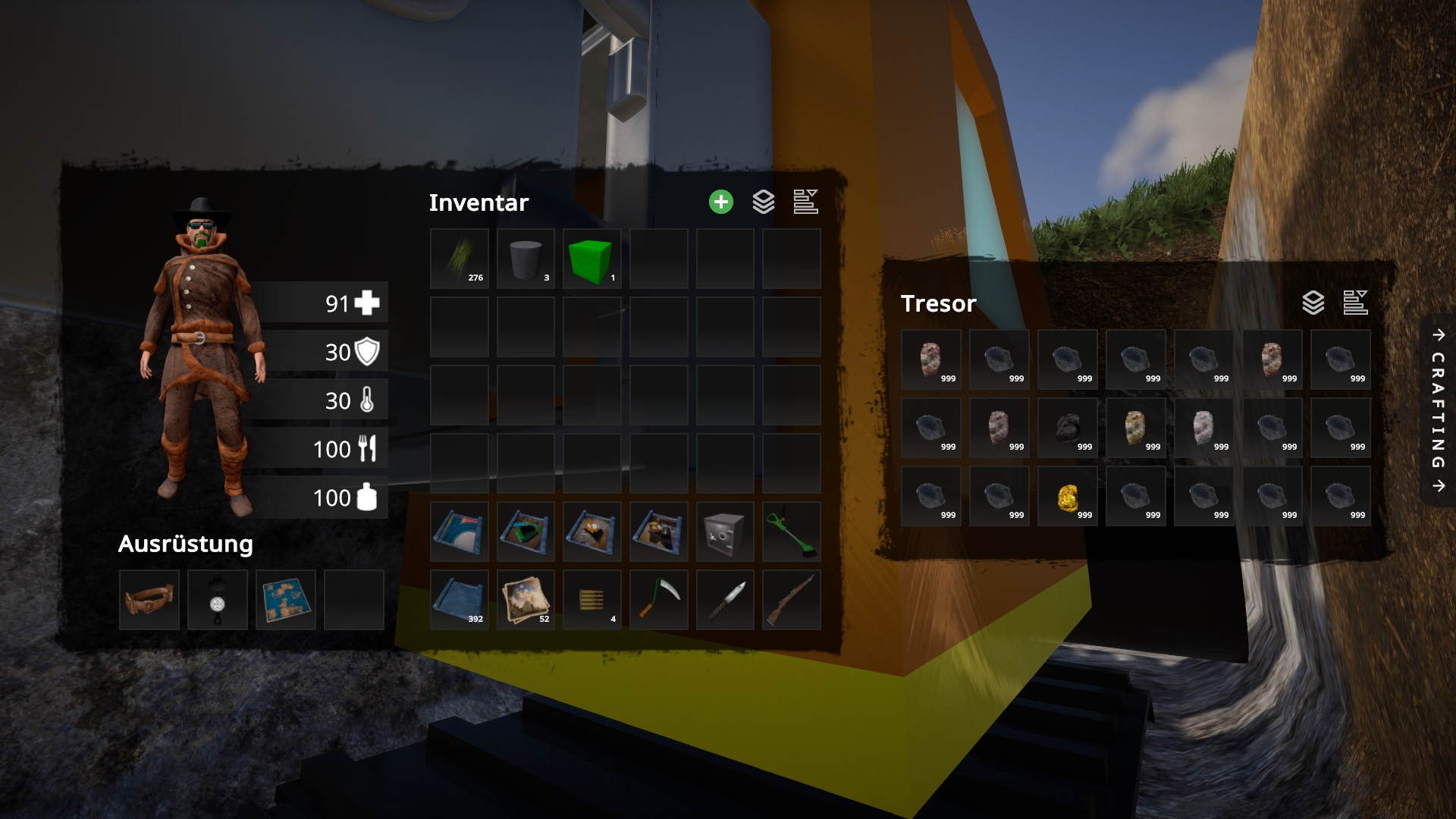Take the gold nugget from the Tresor
The width and height of the screenshot is (1456, 819).
coord(1068,497)
